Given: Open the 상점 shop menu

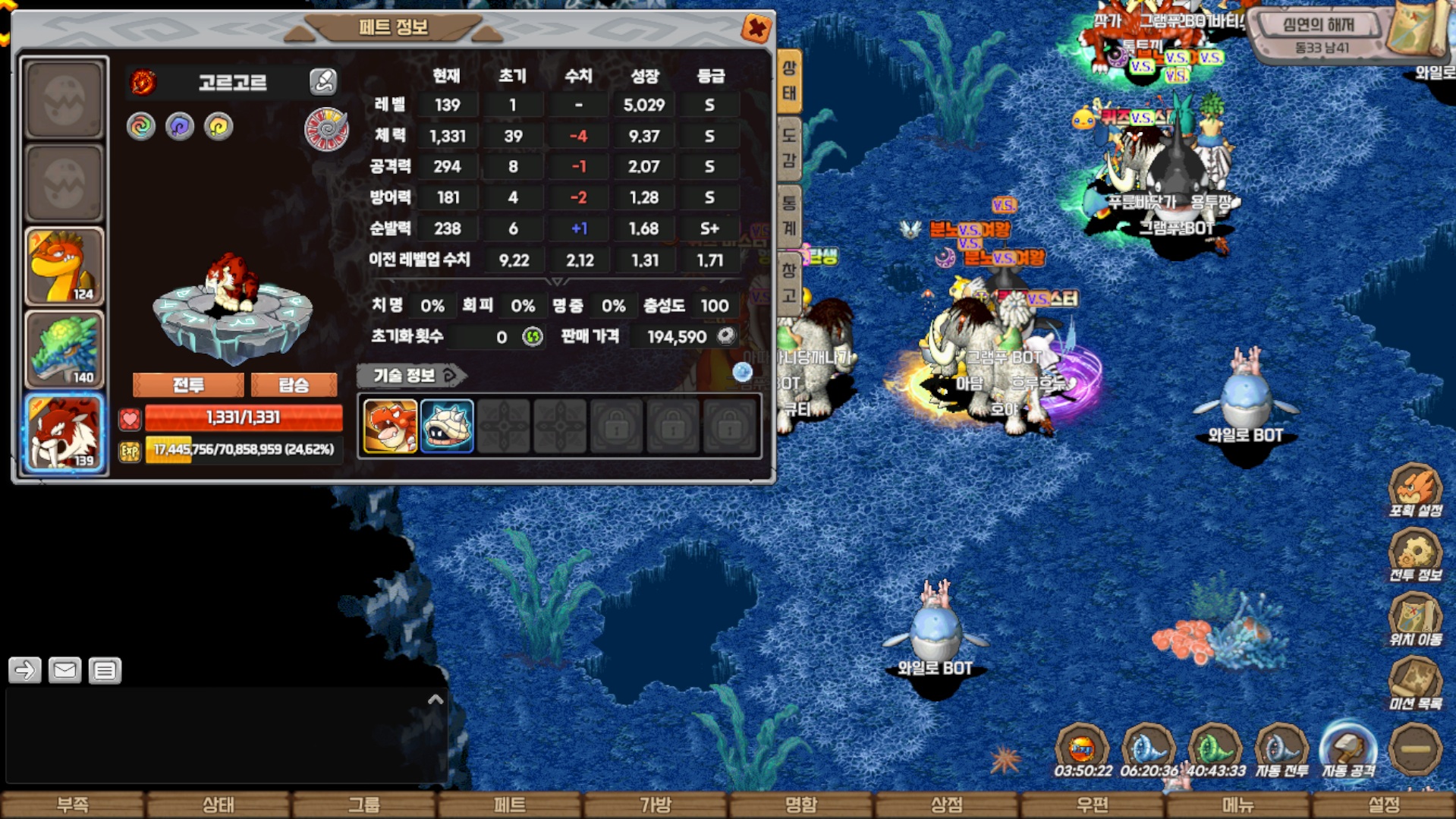Looking at the screenshot, I should tap(947, 805).
